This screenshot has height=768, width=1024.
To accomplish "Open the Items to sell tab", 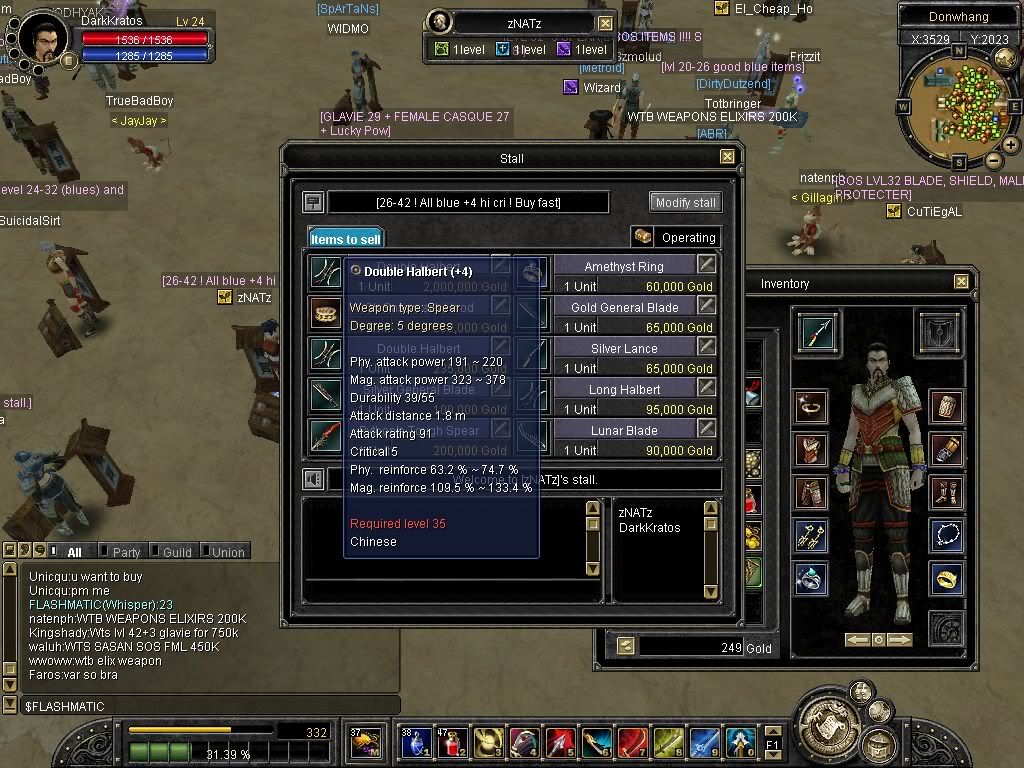I will [x=345, y=238].
